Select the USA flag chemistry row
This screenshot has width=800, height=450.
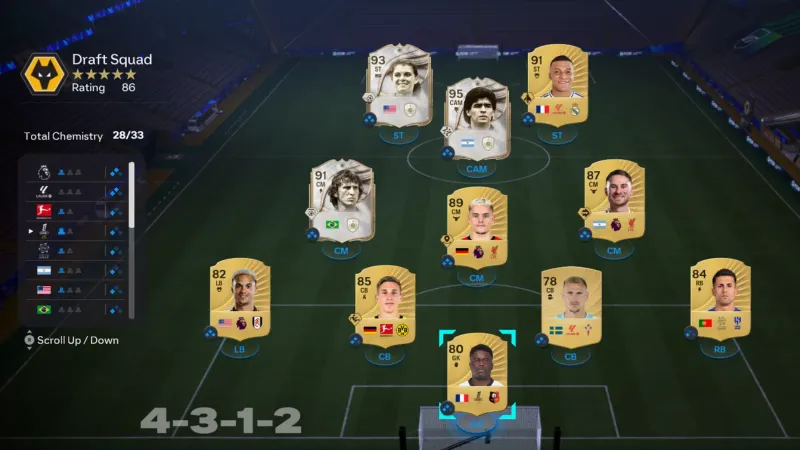pyautogui.click(x=75, y=290)
